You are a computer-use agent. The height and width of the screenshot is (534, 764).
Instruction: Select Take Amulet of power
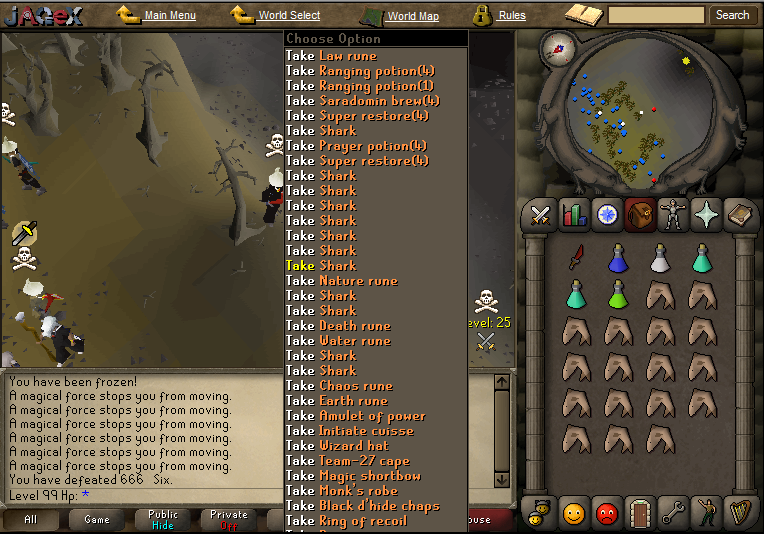pyautogui.click(x=356, y=416)
